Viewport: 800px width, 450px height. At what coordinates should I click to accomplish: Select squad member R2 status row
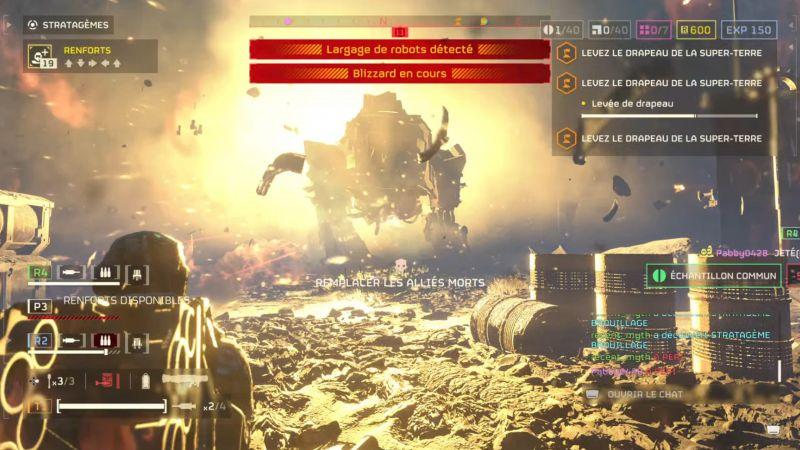pos(90,341)
